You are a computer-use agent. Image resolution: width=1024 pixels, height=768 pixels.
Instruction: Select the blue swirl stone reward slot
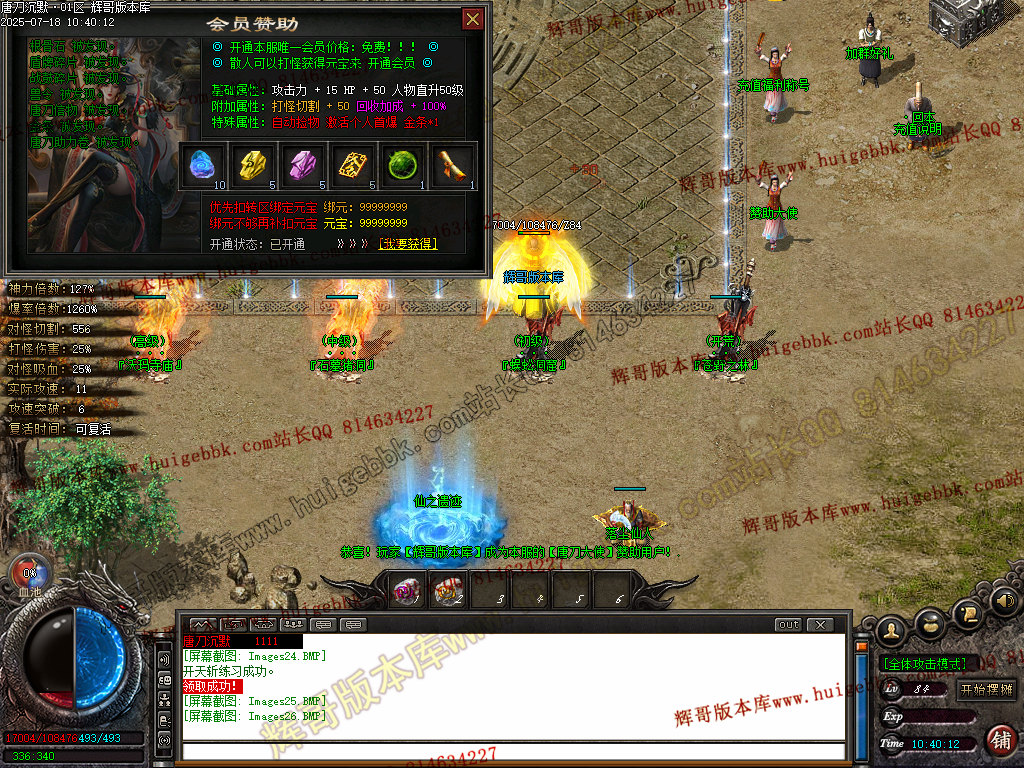[203, 165]
